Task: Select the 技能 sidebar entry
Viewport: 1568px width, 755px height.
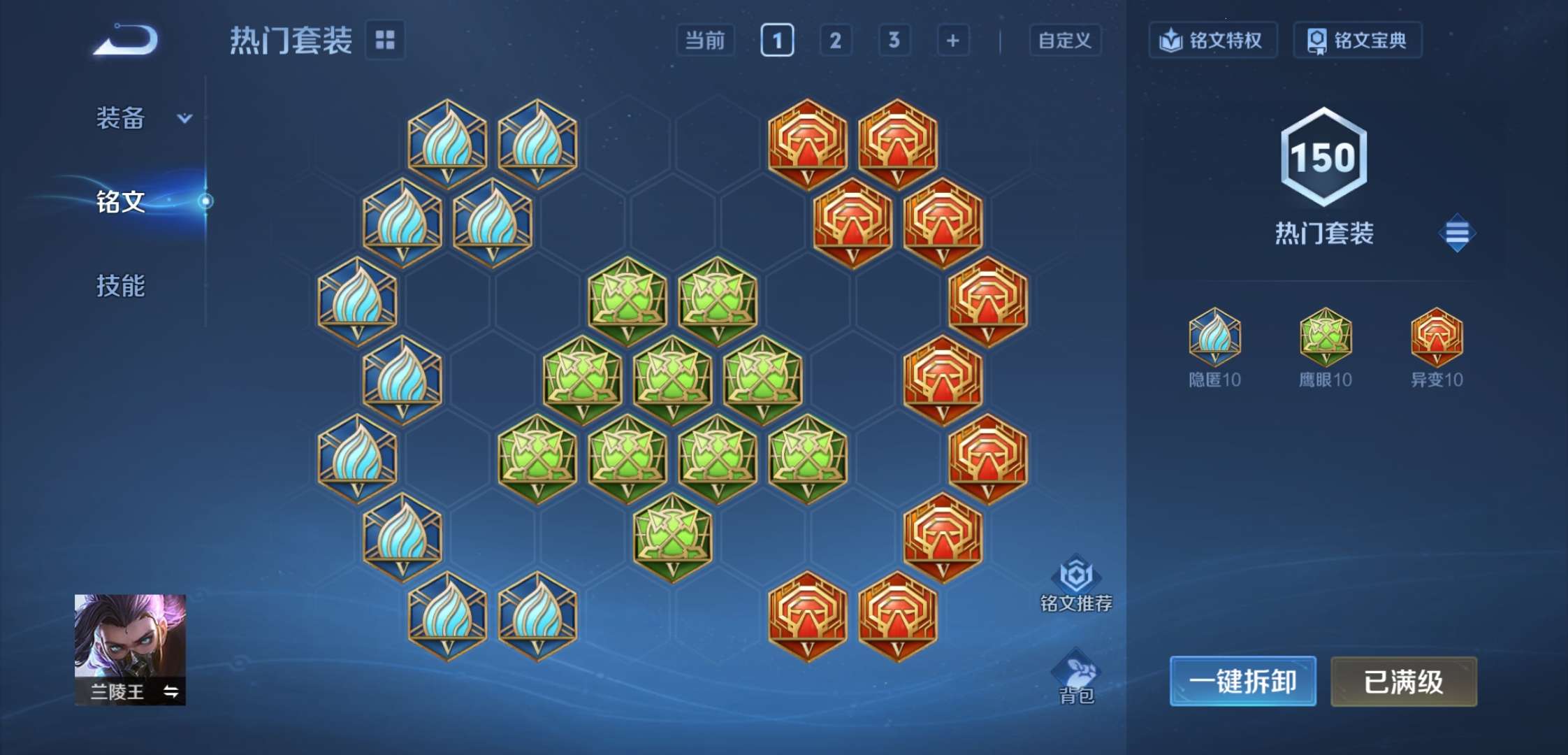Action: 121,287
